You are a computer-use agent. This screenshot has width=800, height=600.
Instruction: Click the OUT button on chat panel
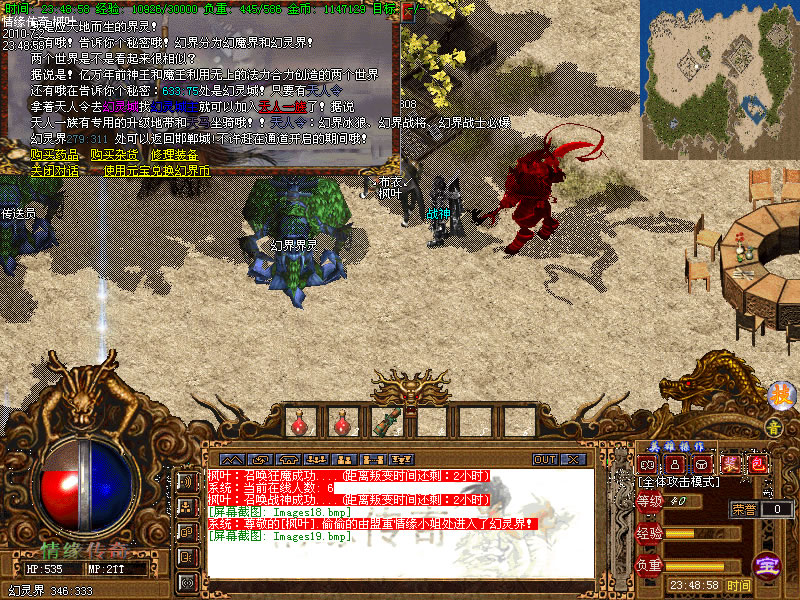(x=545, y=459)
